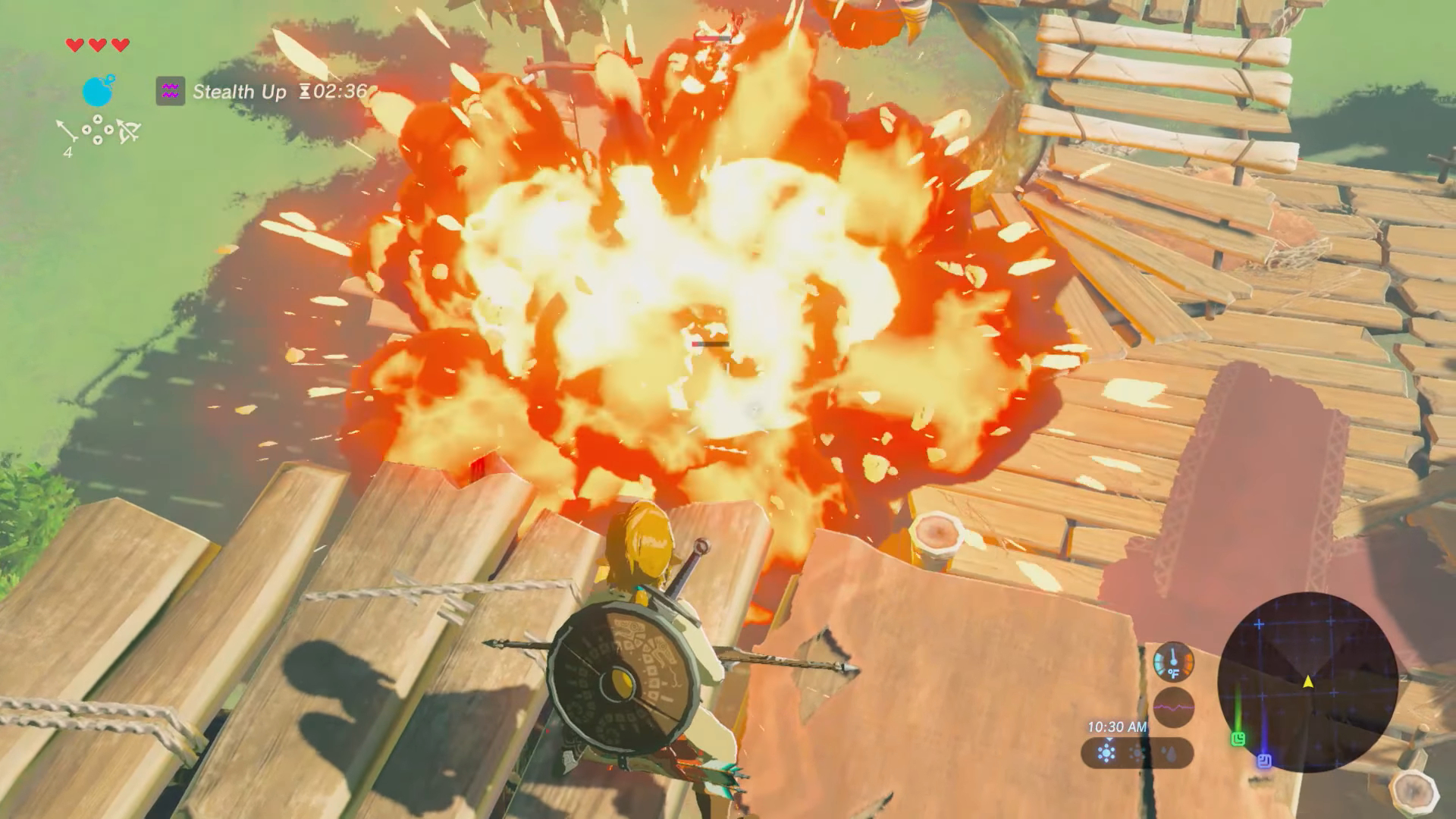The width and height of the screenshot is (1456, 819).
Task: Select the green shrine marker on minimap
Action: pyautogui.click(x=1238, y=738)
